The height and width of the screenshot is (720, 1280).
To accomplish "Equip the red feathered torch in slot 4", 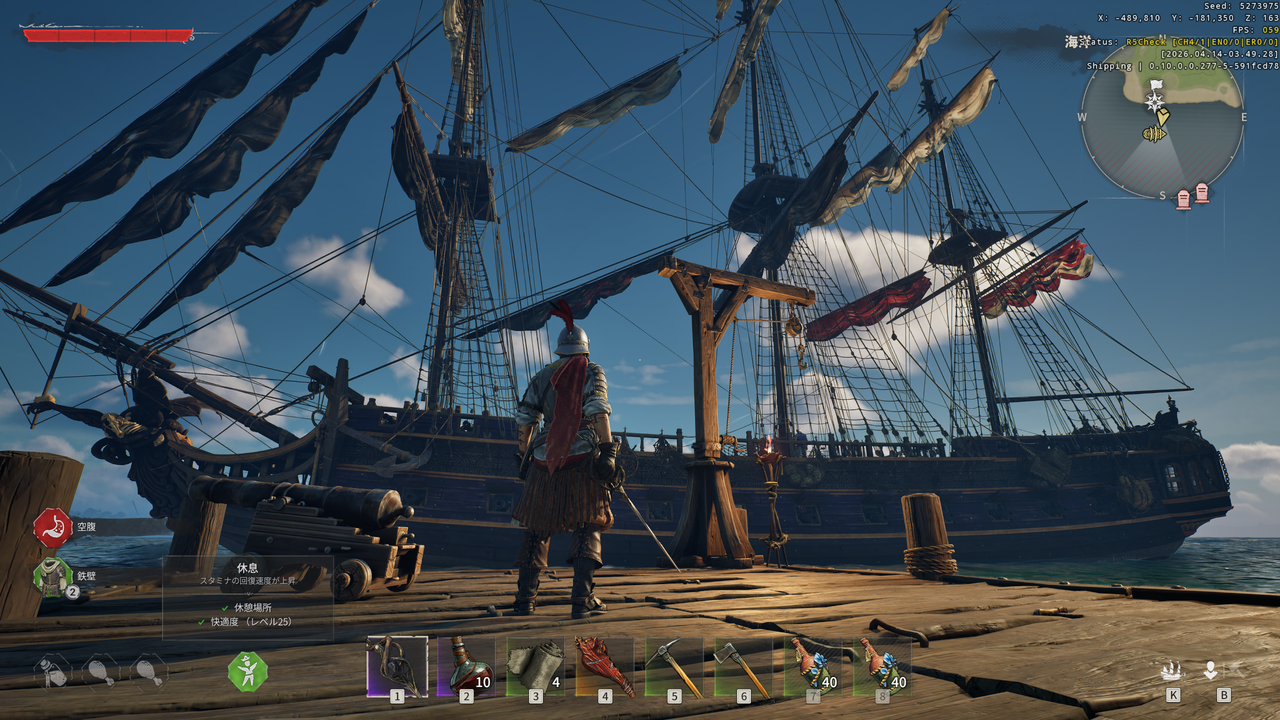I will tap(604, 666).
